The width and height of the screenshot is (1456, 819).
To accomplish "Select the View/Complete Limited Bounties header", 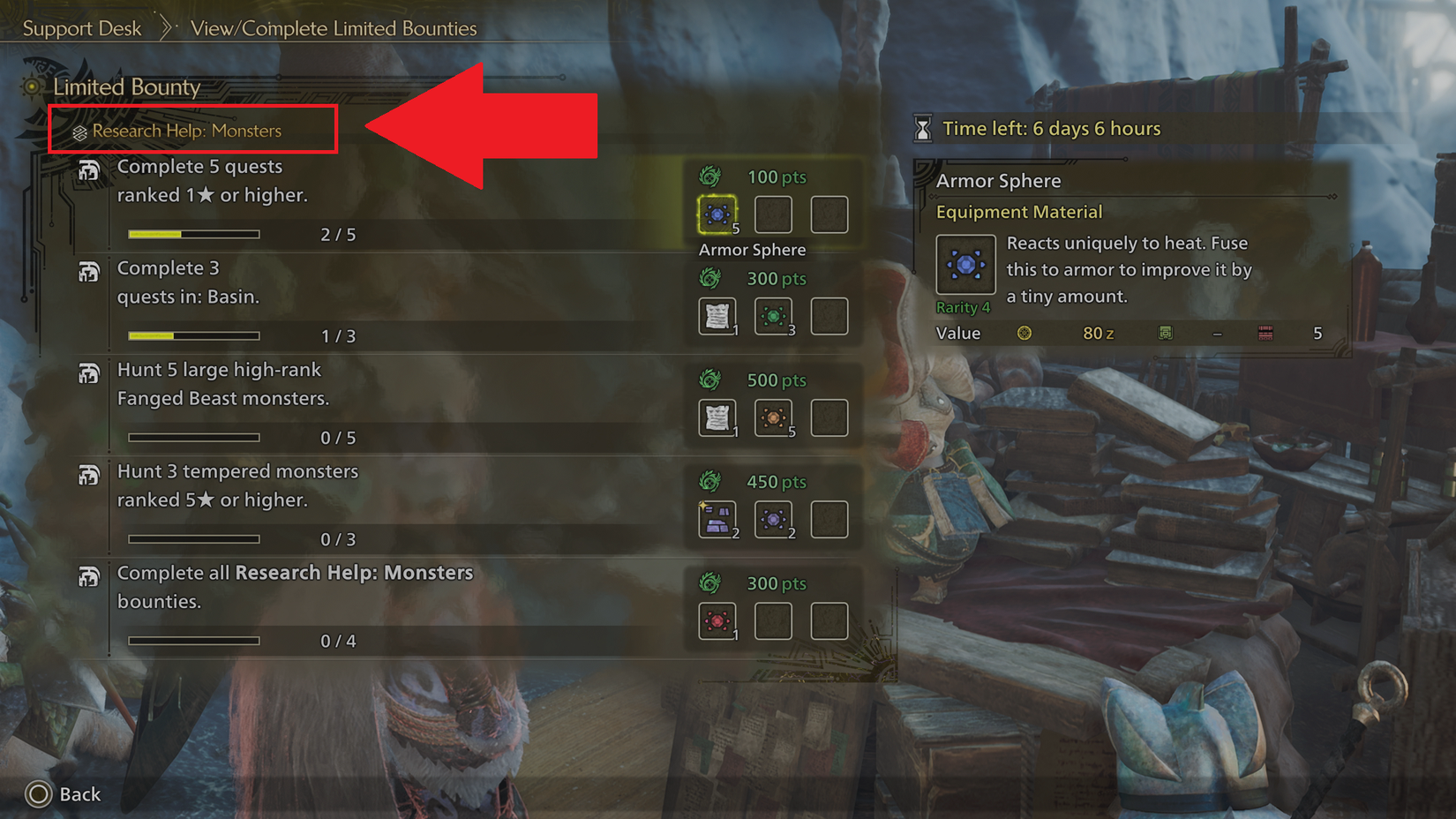I will pyautogui.click(x=333, y=28).
